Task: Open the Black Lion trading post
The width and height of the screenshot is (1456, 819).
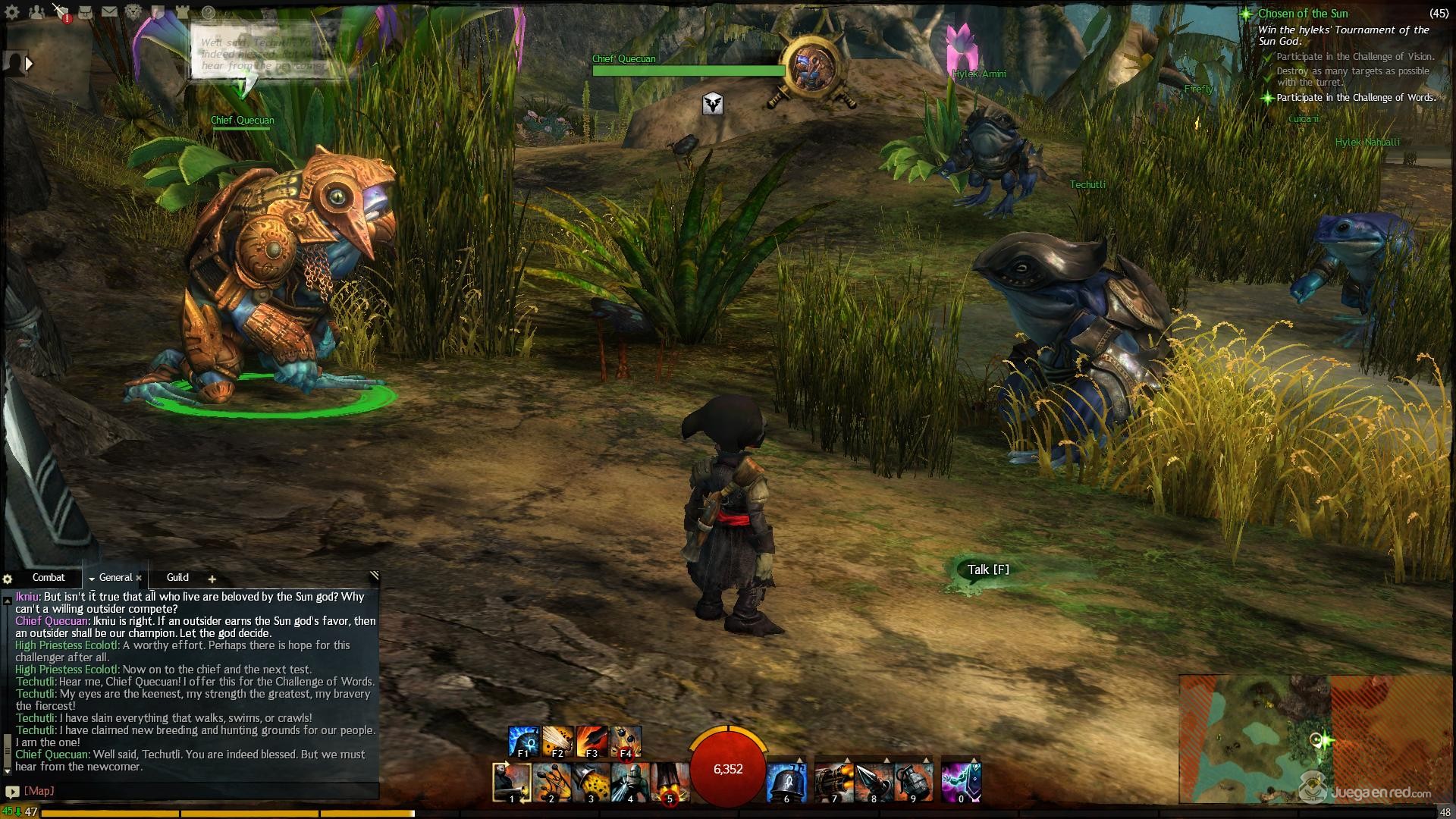Action: pos(133,12)
